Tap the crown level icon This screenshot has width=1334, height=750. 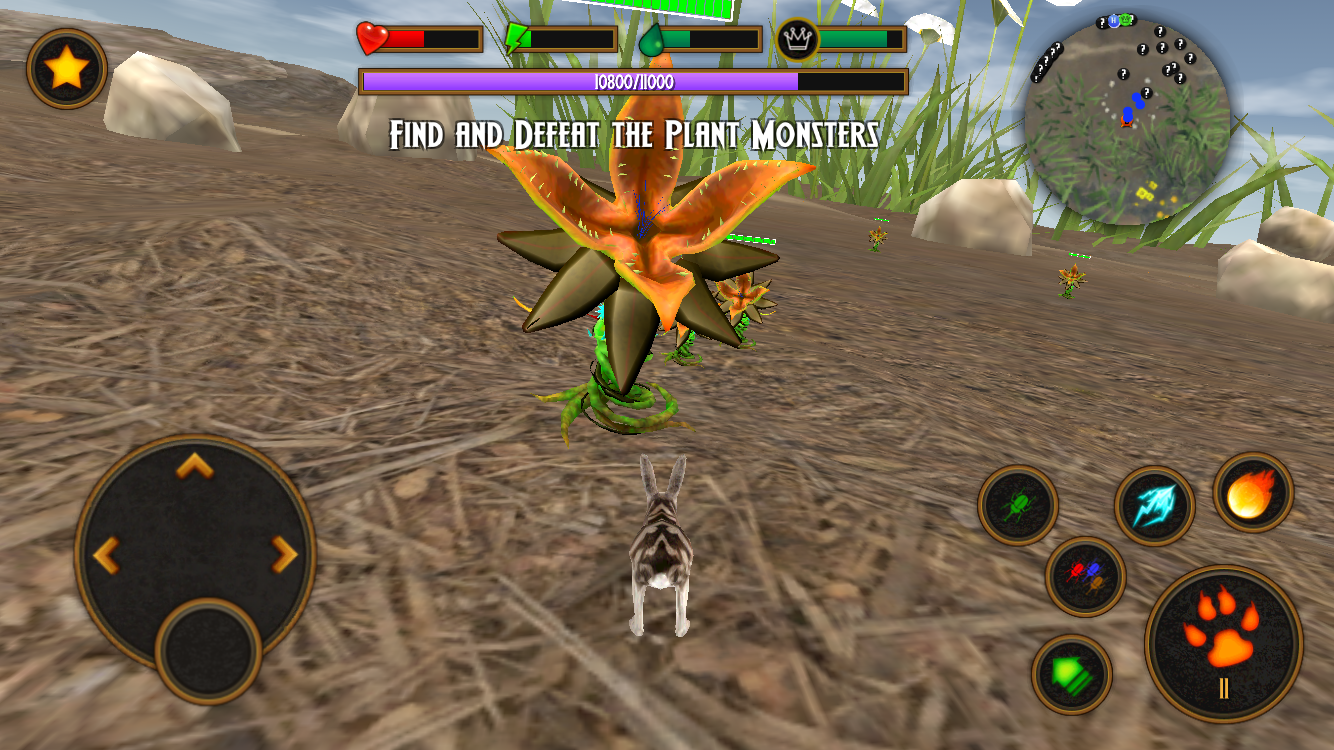792,37
